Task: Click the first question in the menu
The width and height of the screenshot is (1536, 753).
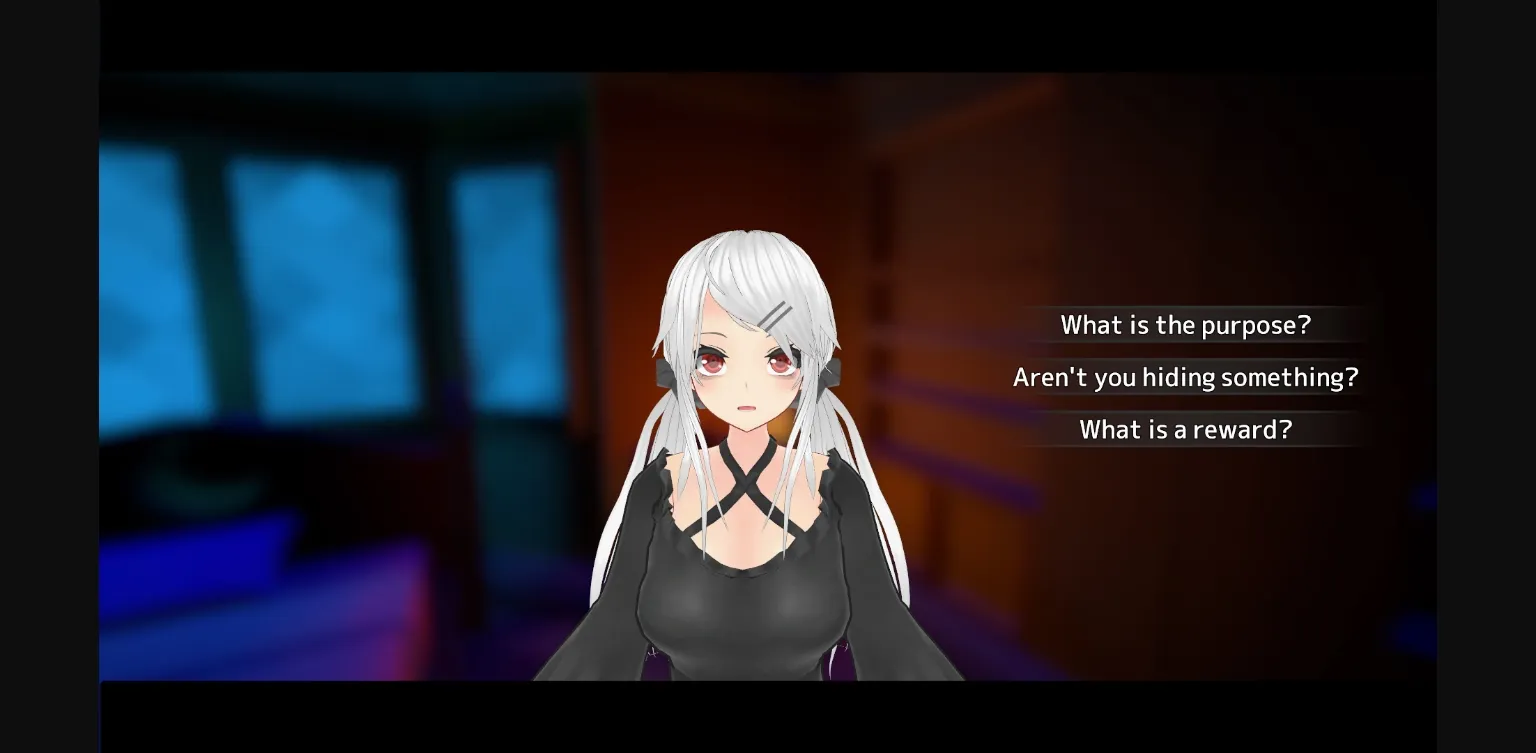Action: [1186, 325]
